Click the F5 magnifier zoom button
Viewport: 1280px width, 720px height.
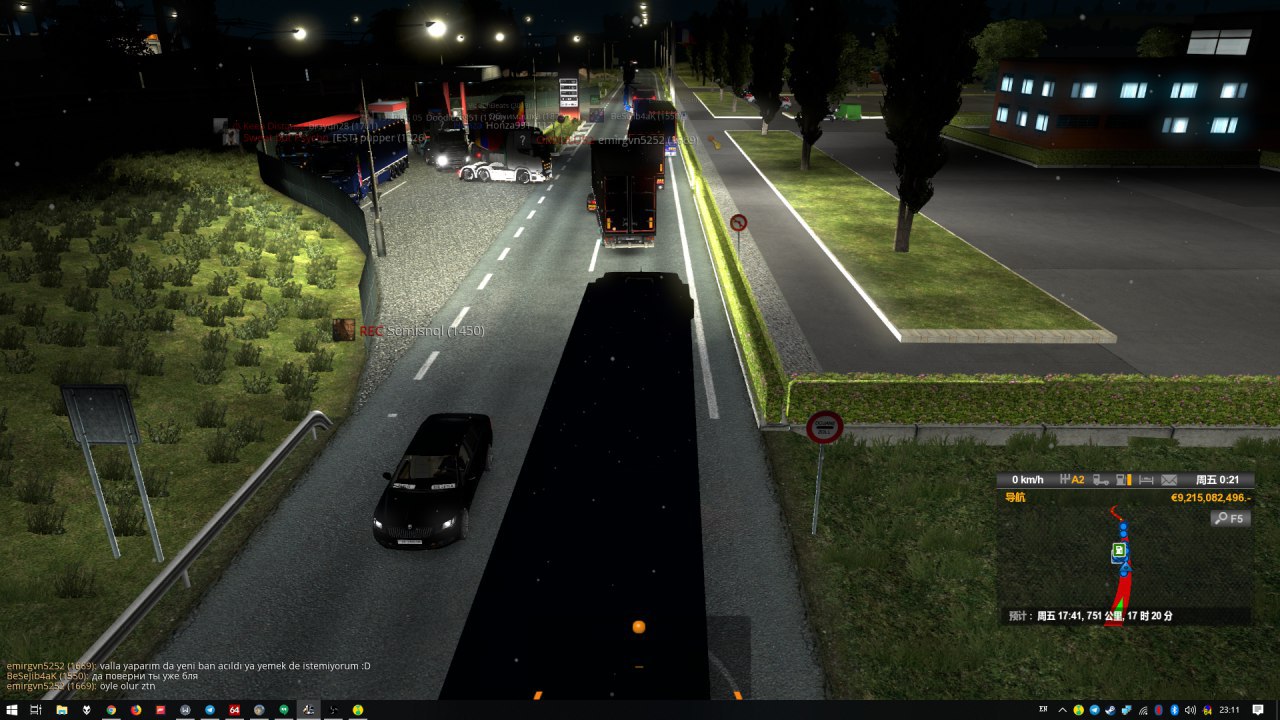pos(1230,518)
